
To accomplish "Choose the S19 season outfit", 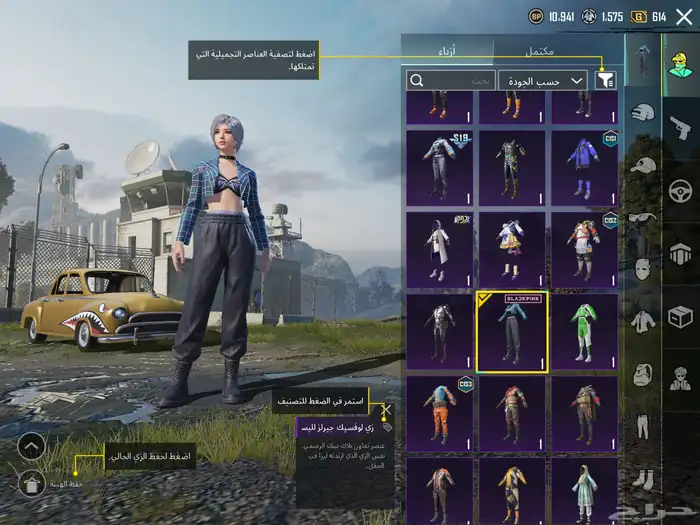I will point(439,167).
